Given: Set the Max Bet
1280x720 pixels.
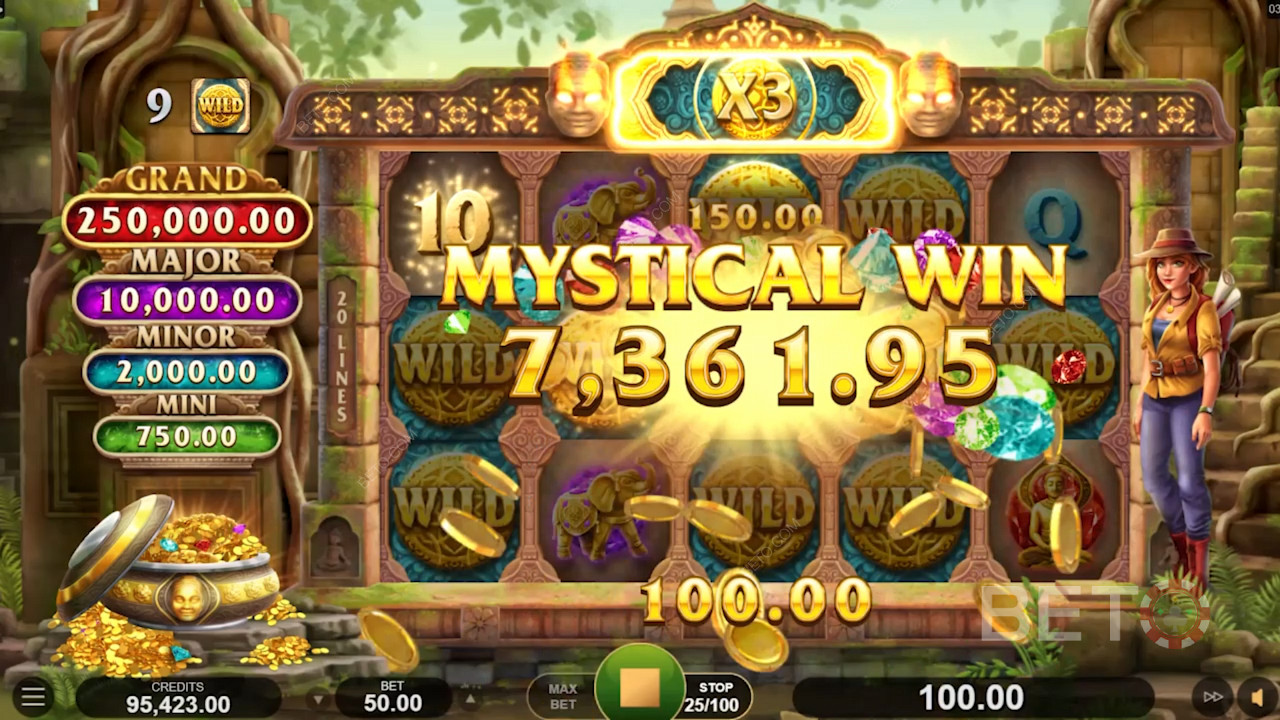Looking at the screenshot, I should coord(562,696).
